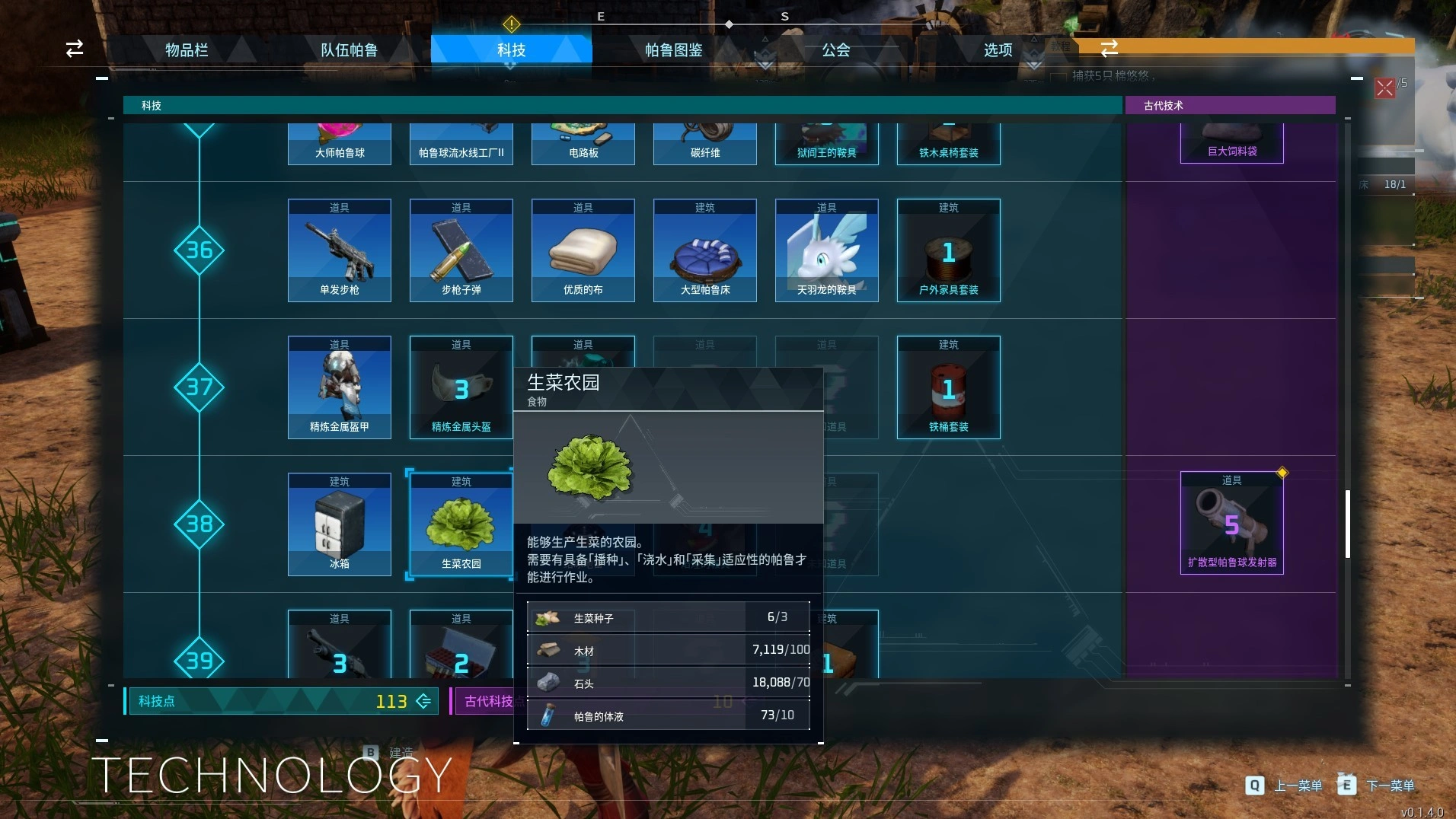Select the 科技 technology tab
Viewport: 1456px width, 819px height.
[511, 50]
